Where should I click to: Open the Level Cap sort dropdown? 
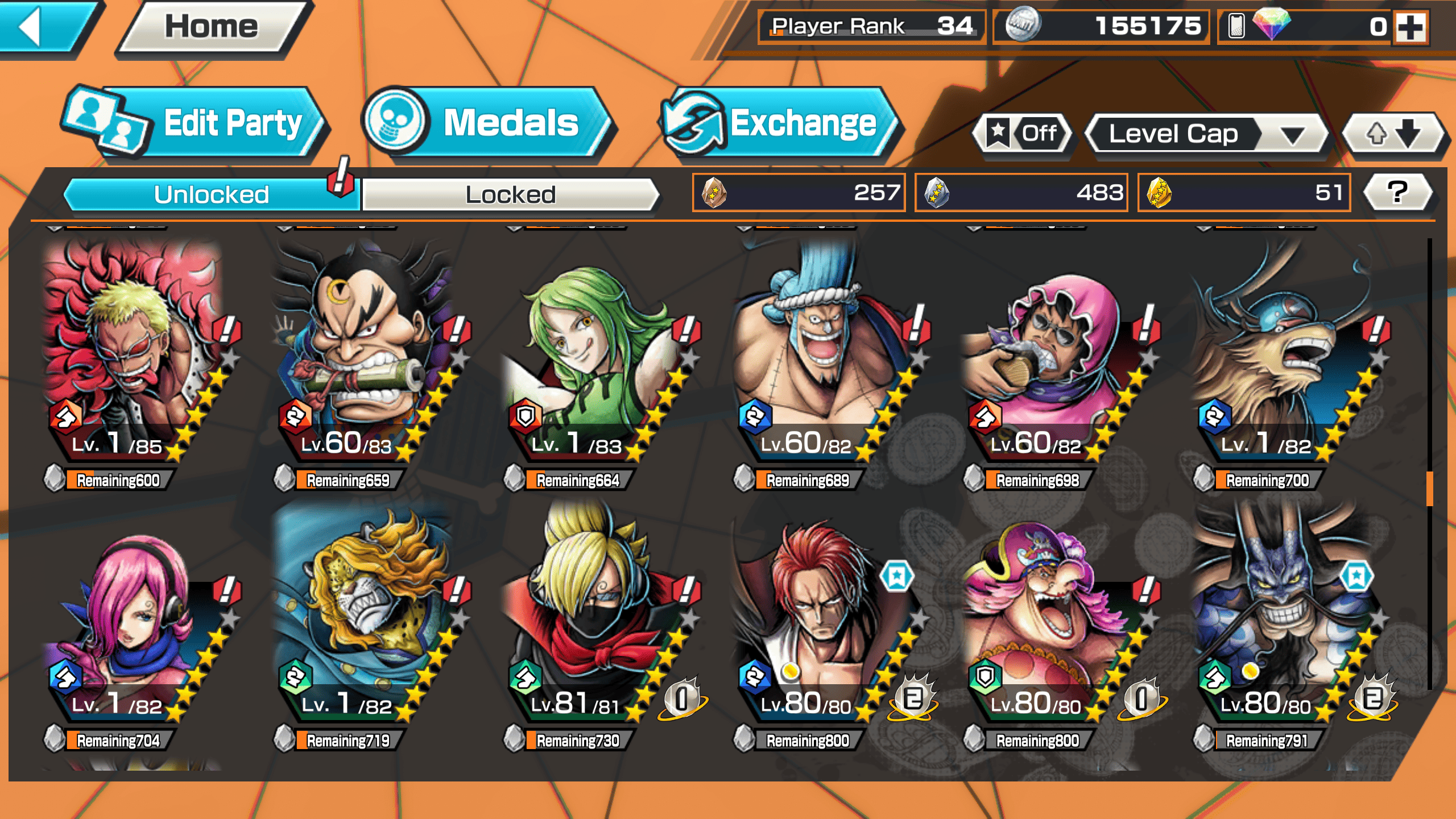[x=1206, y=134]
